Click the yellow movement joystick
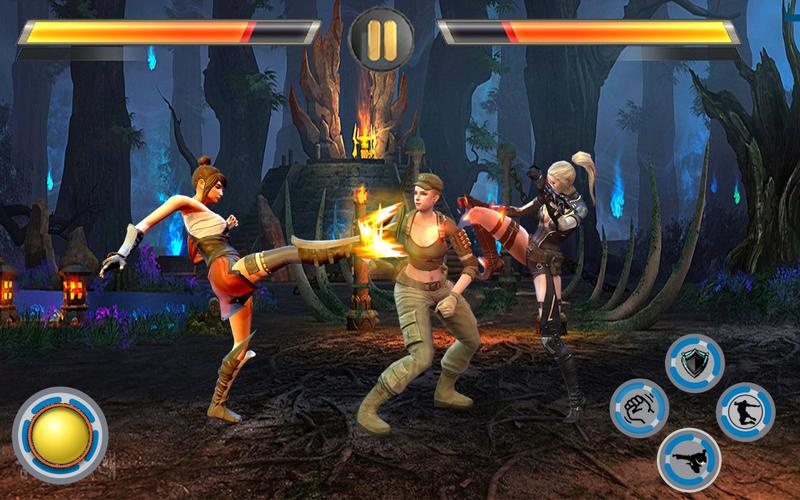This screenshot has width=800, height=500. click(59, 435)
